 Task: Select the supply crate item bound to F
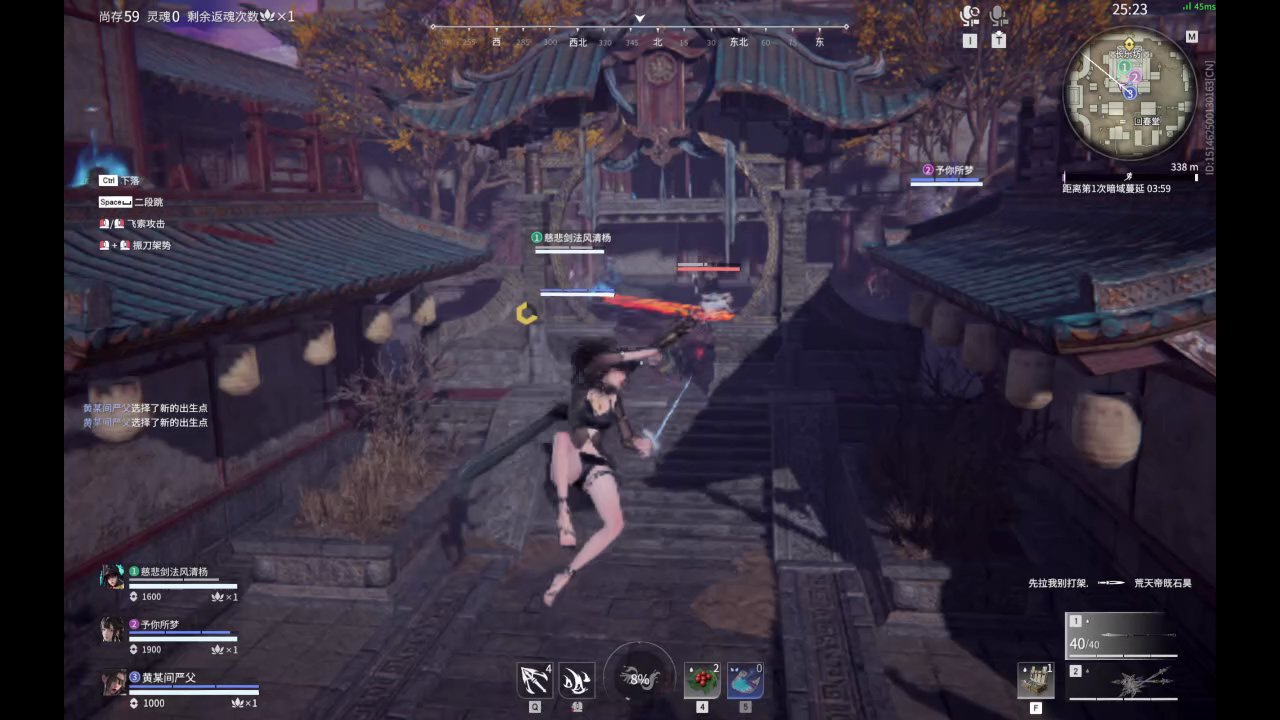click(1037, 679)
